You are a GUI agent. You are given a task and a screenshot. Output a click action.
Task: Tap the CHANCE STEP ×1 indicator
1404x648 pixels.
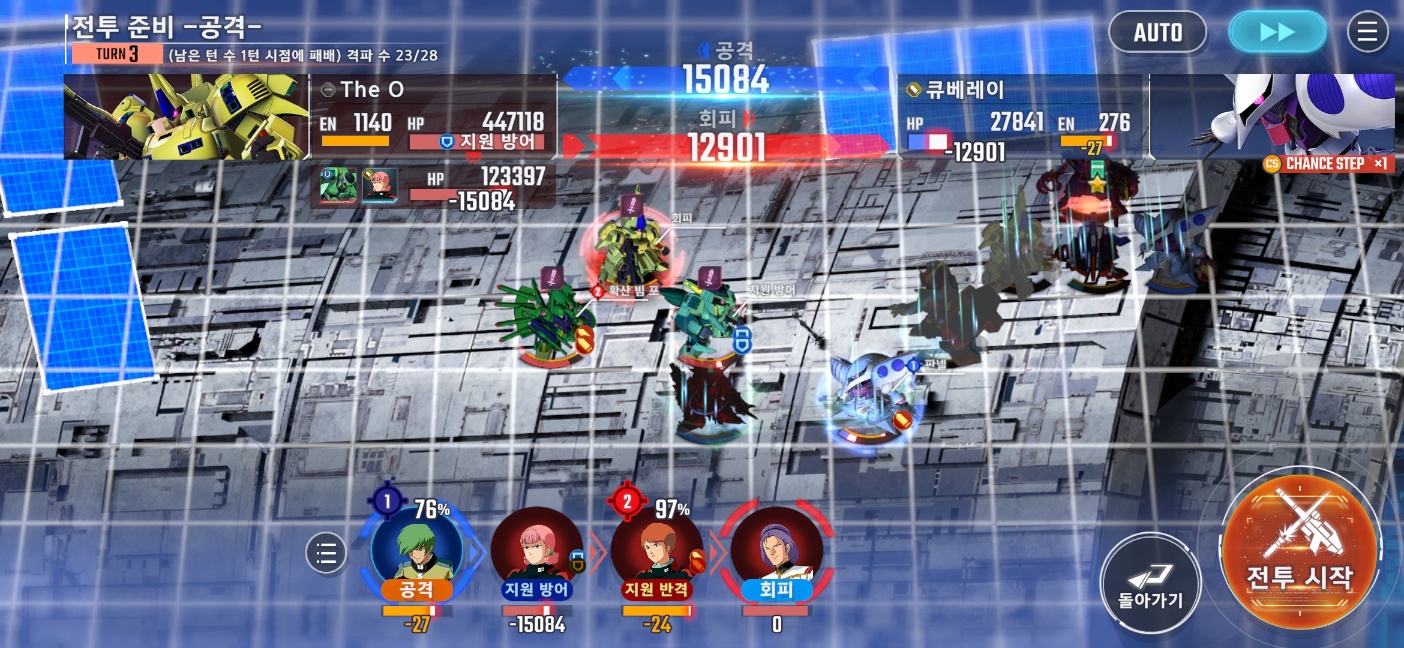pos(1327,164)
